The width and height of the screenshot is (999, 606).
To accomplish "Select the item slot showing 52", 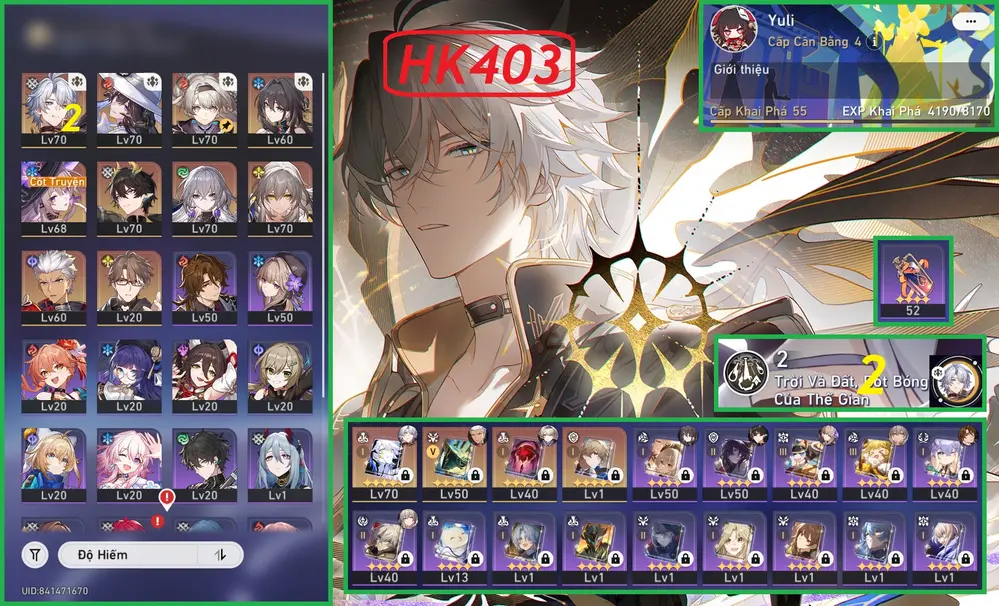I will 913,279.
